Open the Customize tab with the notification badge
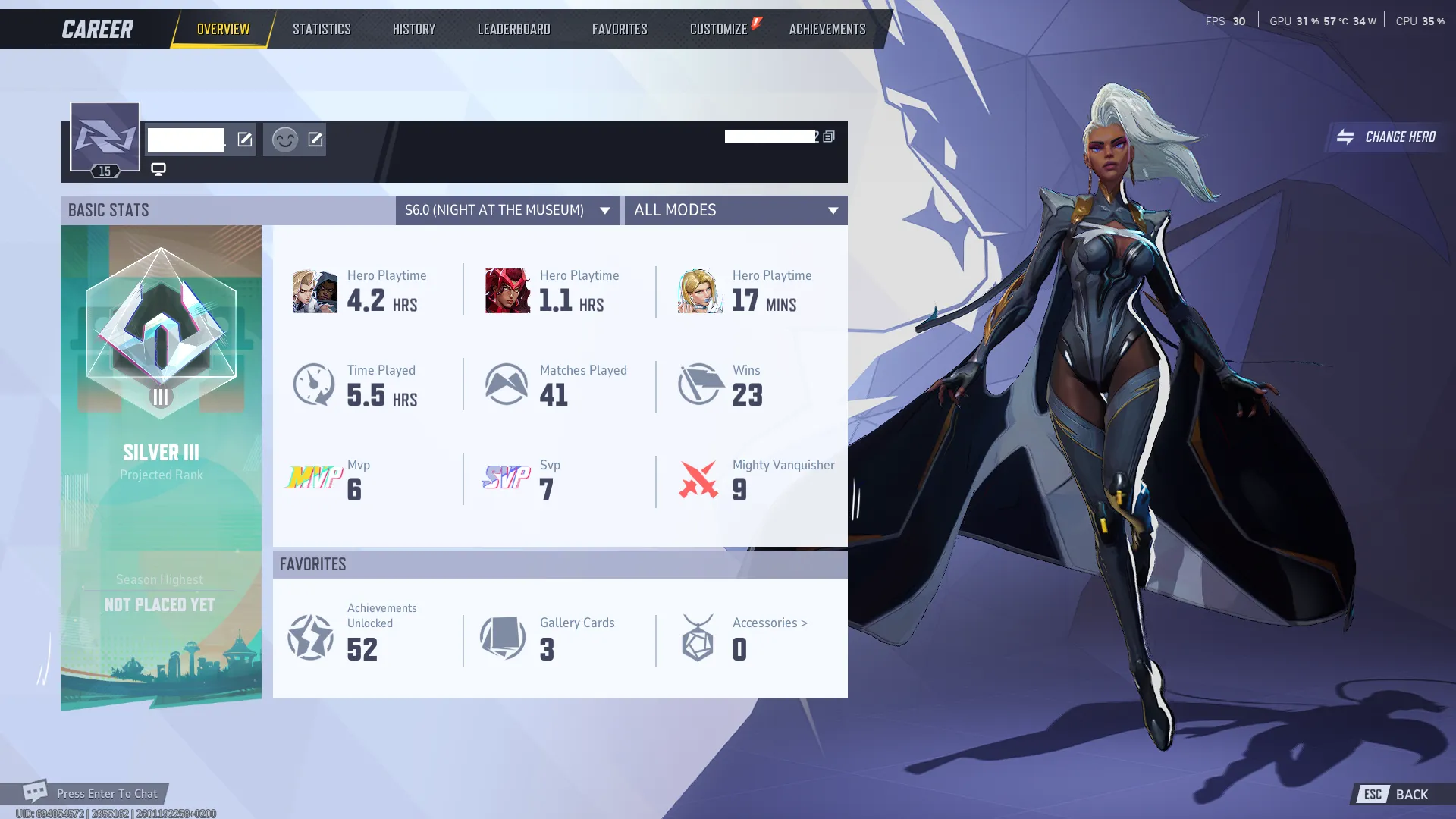The width and height of the screenshot is (1456, 819). coord(718,28)
